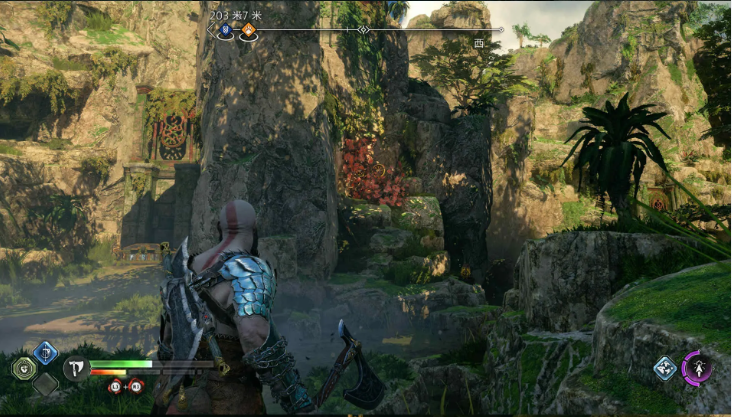Select the blue quest marker on compass
The height and width of the screenshot is (417, 732).
[226, 31]
